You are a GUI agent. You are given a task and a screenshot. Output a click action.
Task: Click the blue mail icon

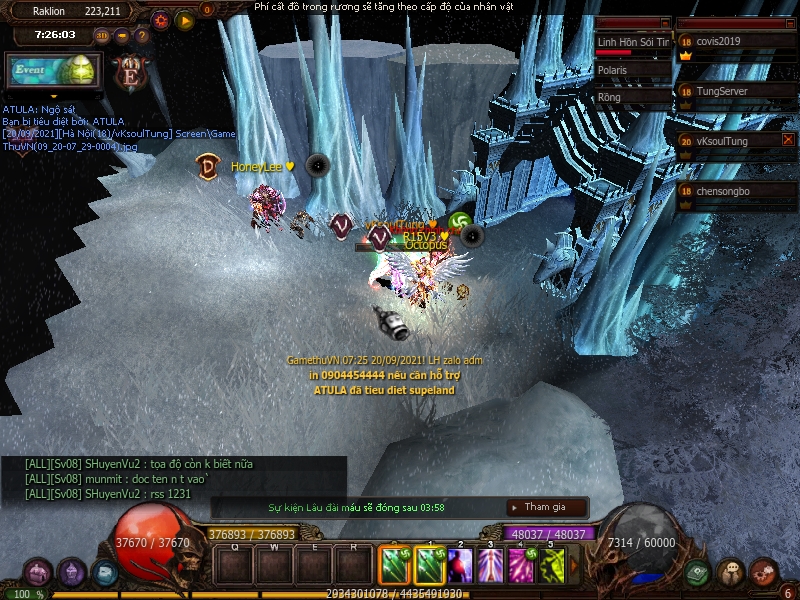click(x=104, y=573)
